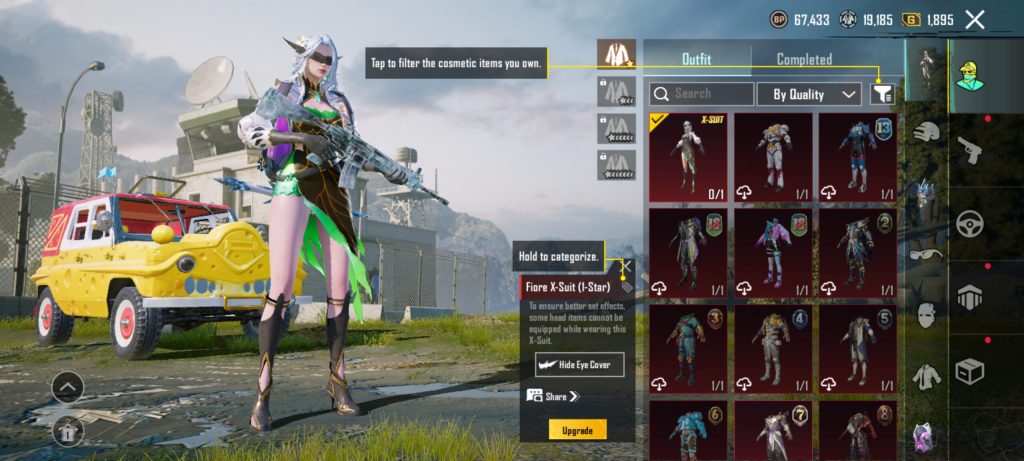
Task: Open the helmet category
Action: coord(927,130)
